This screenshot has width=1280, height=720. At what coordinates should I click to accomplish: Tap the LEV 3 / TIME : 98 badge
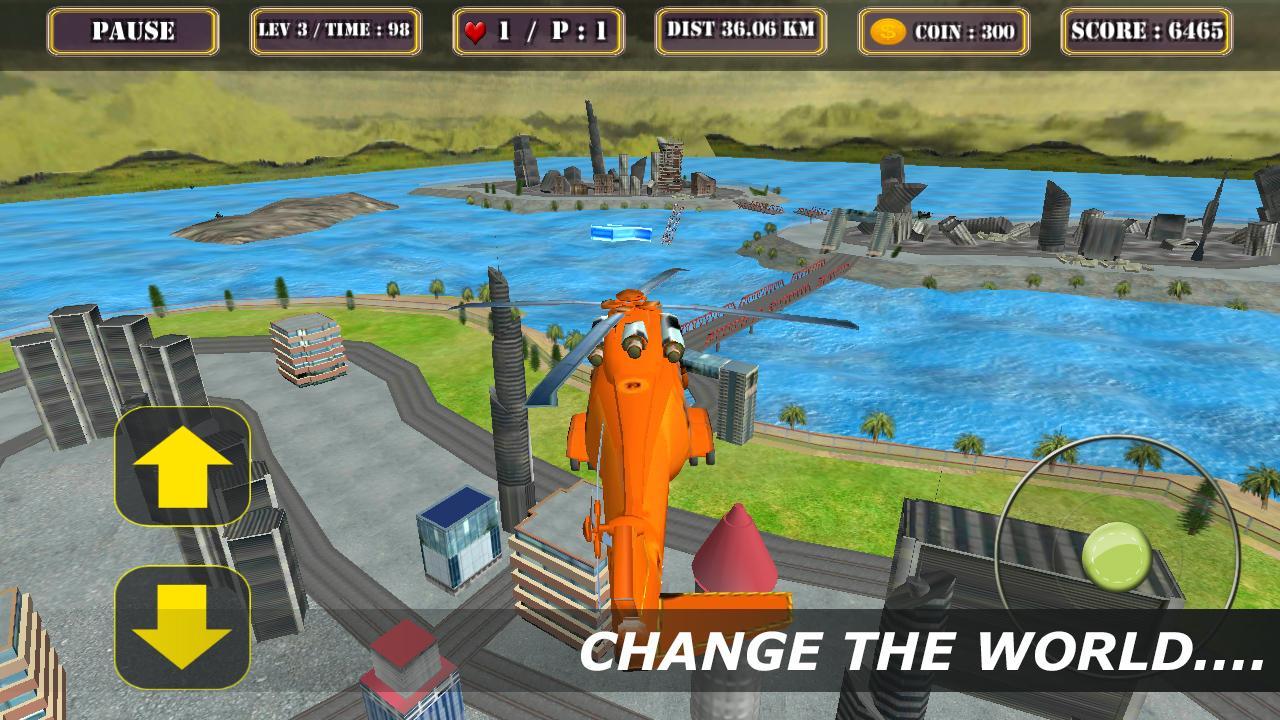coord(336,32)
